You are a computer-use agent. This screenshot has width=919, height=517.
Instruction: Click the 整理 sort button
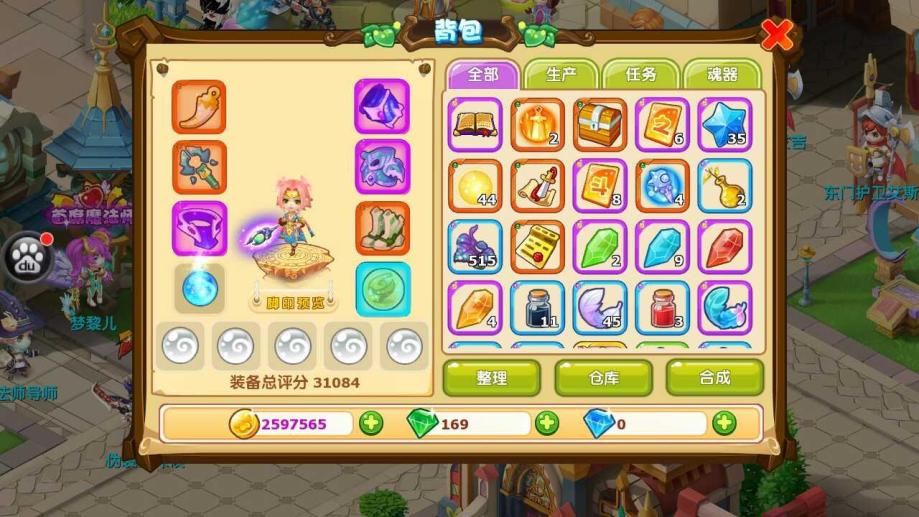point(491,378)
